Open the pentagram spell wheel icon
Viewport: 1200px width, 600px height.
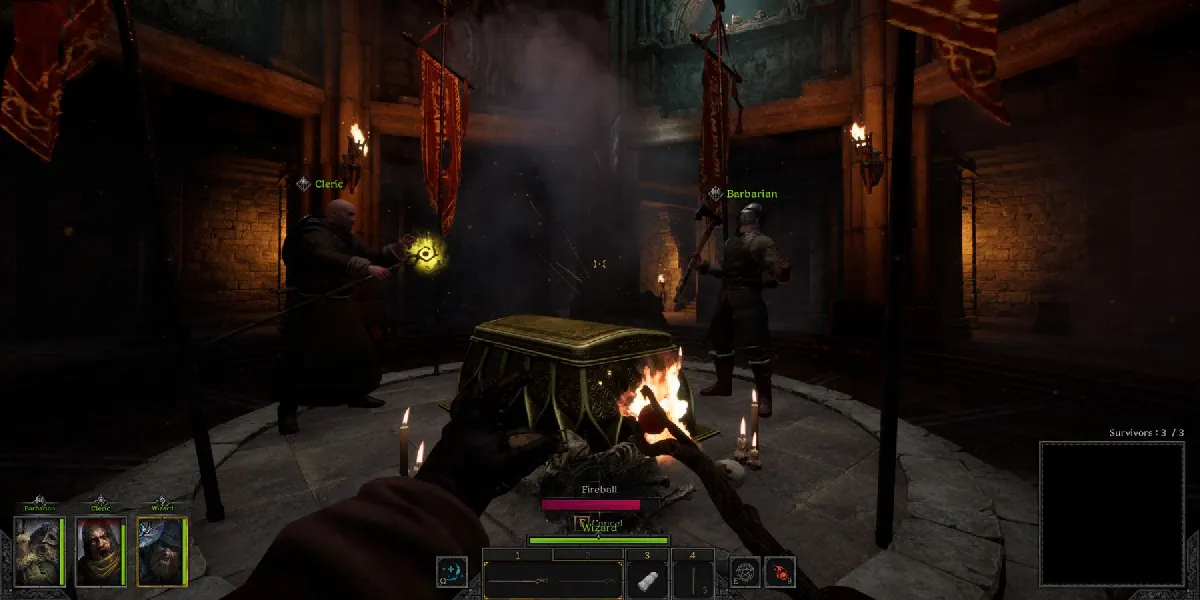pos(745,573)
